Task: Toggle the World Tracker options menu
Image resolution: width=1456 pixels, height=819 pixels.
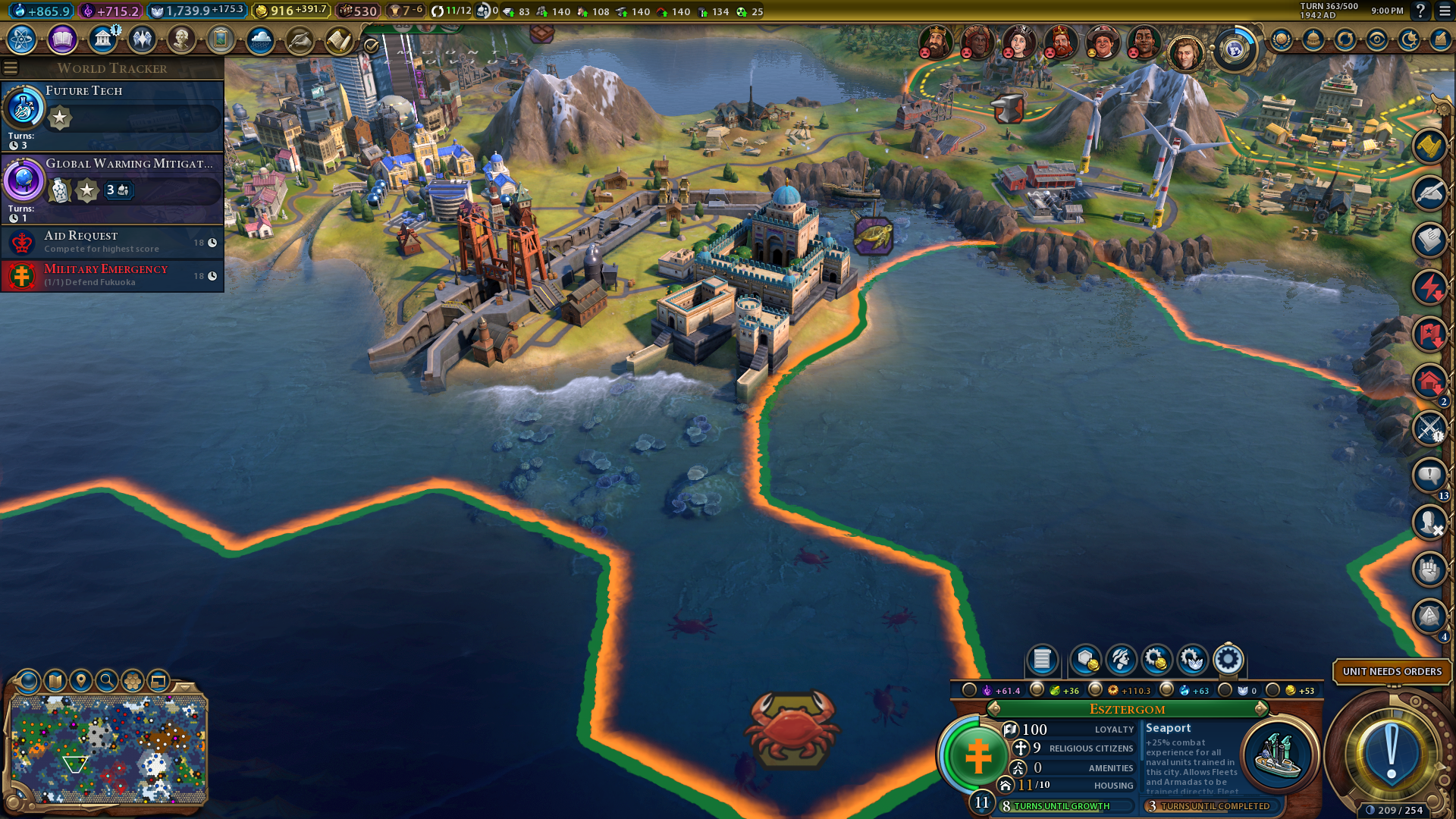Action: pyautogui.click(x=11, y=68)
